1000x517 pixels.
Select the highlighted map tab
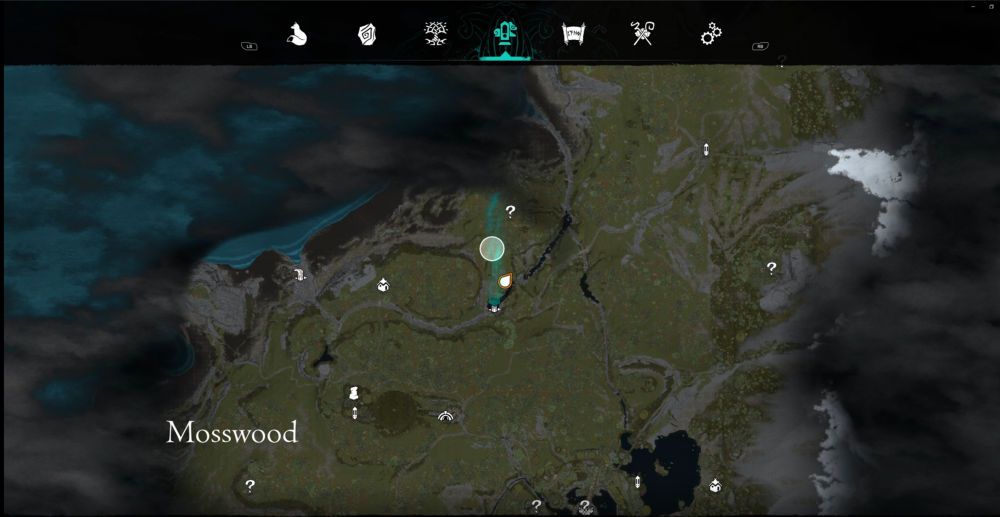[504, 36]
